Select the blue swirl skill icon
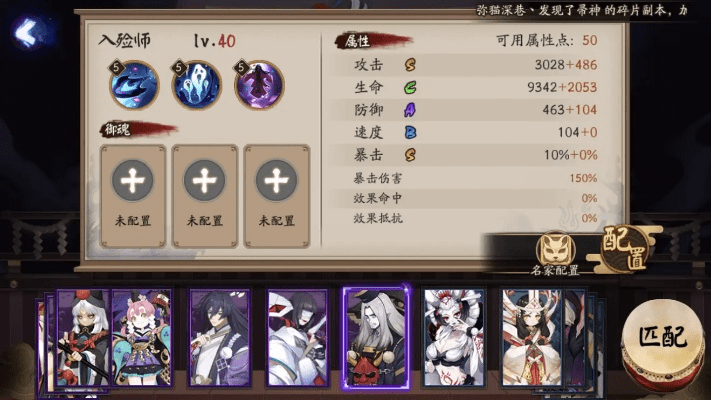This screenshot has width=711, height=400. (134, 86)
